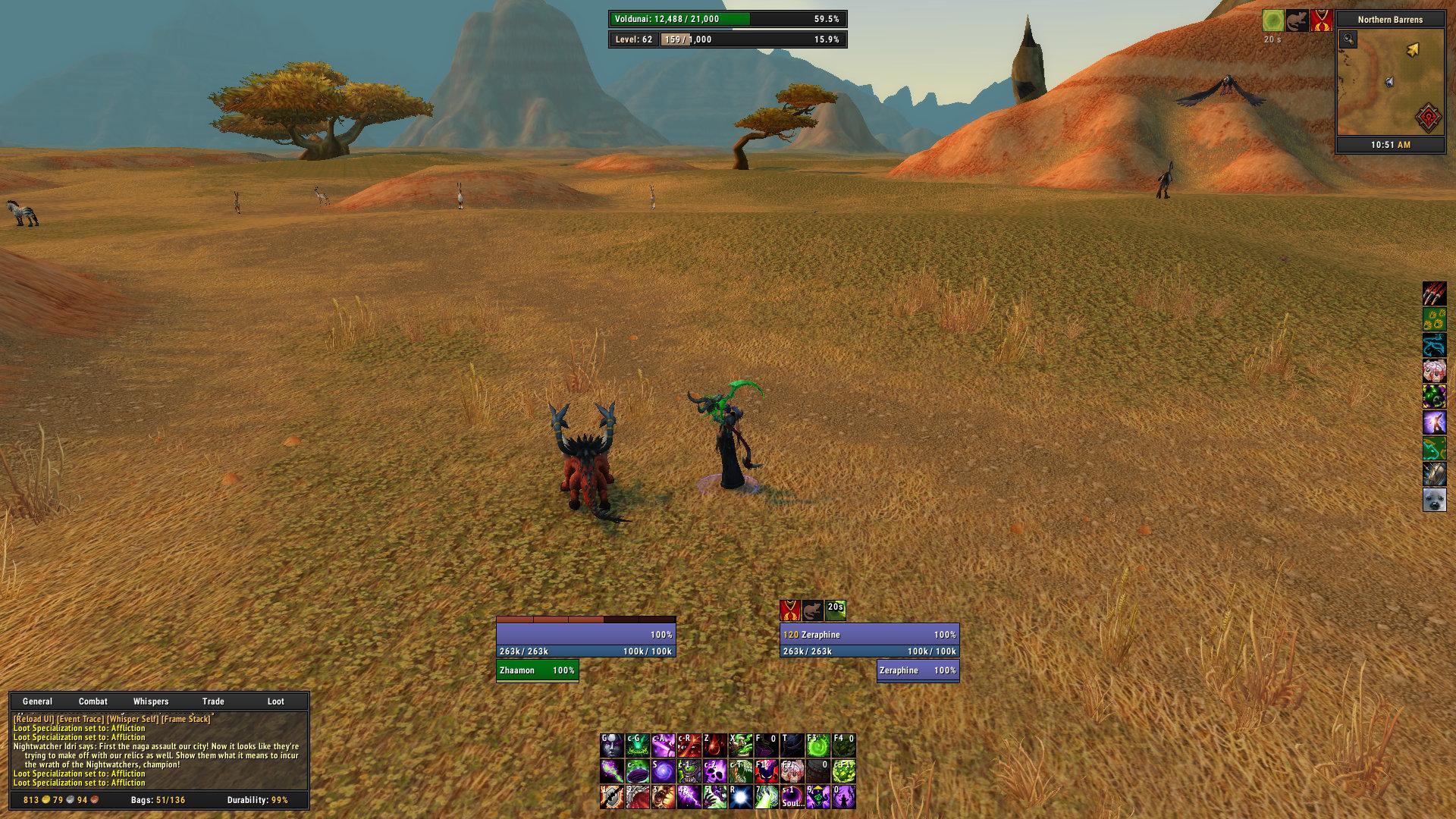
Task: Select the Trade chat tab
Action: tap(213, 701)
